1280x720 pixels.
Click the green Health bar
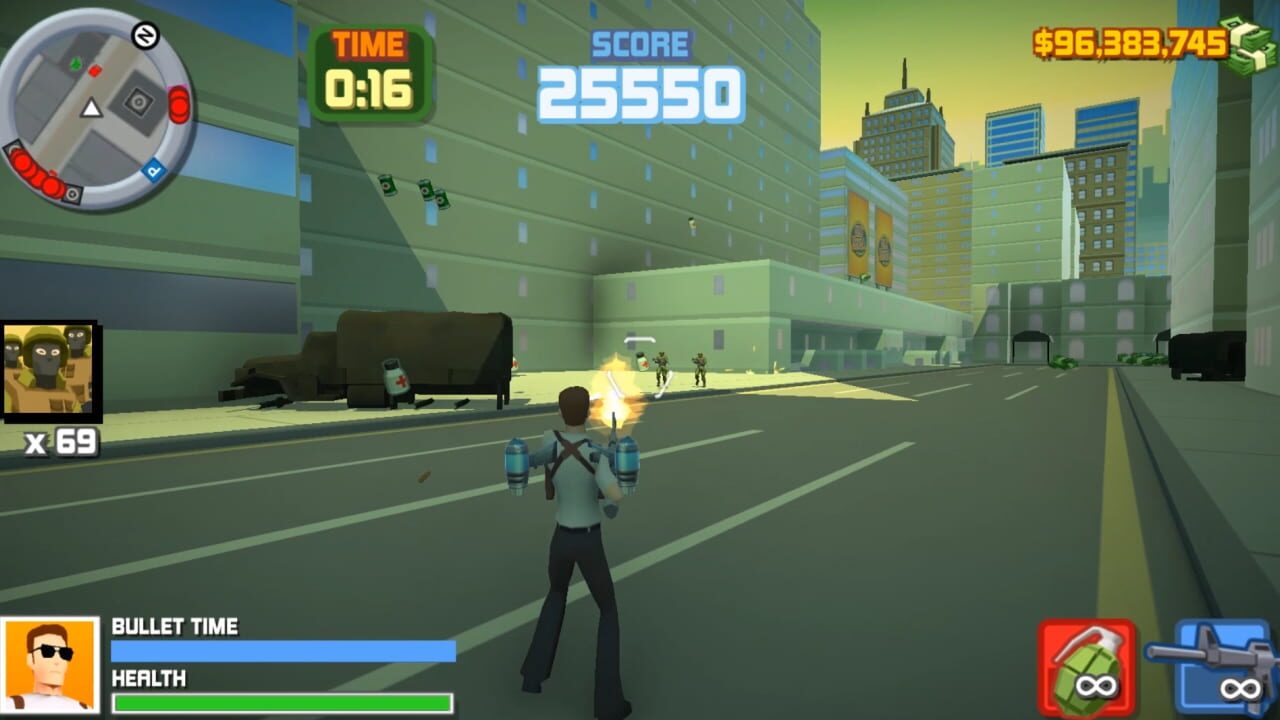tap(280, 701)
